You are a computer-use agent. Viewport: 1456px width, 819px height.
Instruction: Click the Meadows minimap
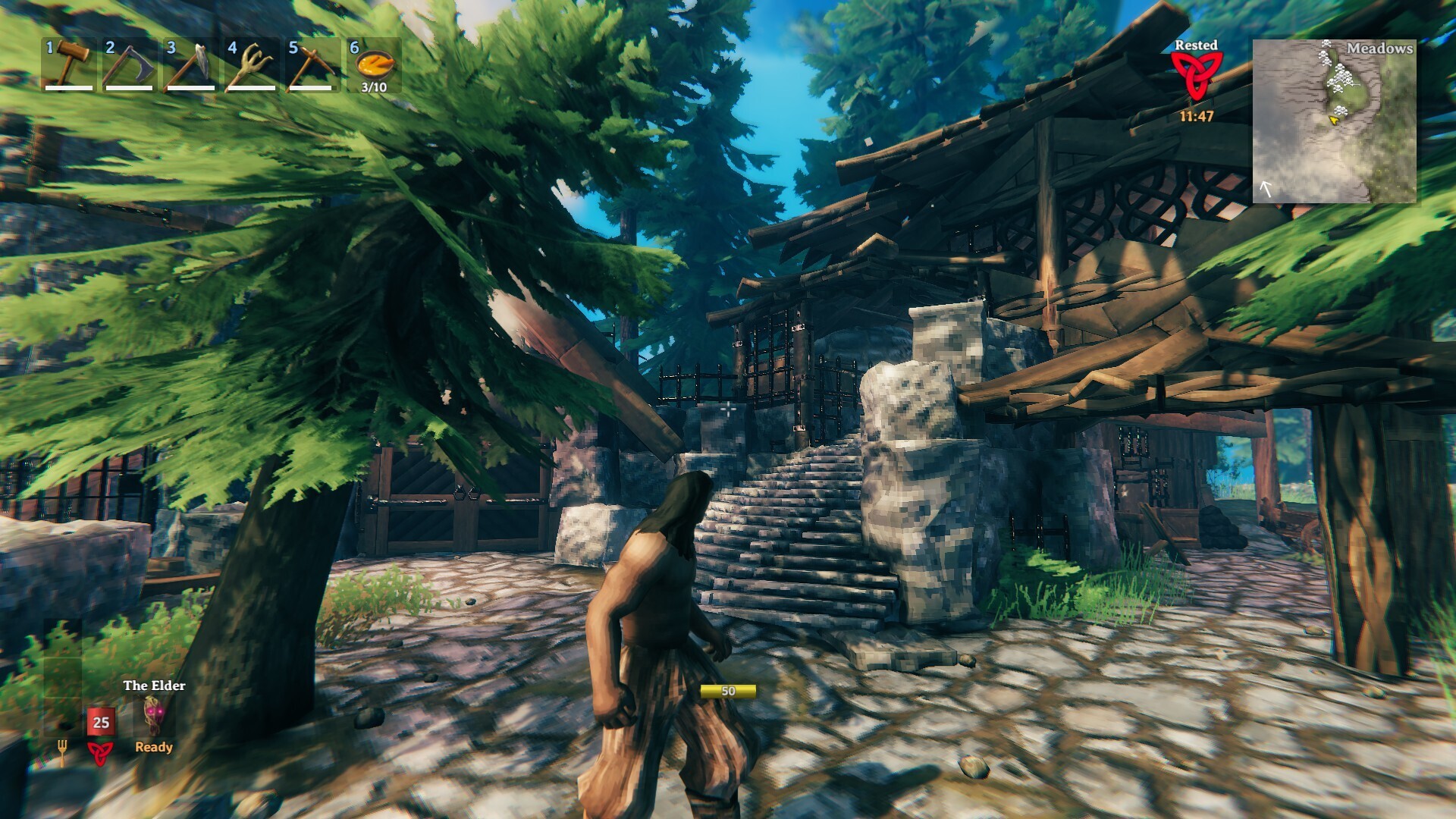[1334, 121]
